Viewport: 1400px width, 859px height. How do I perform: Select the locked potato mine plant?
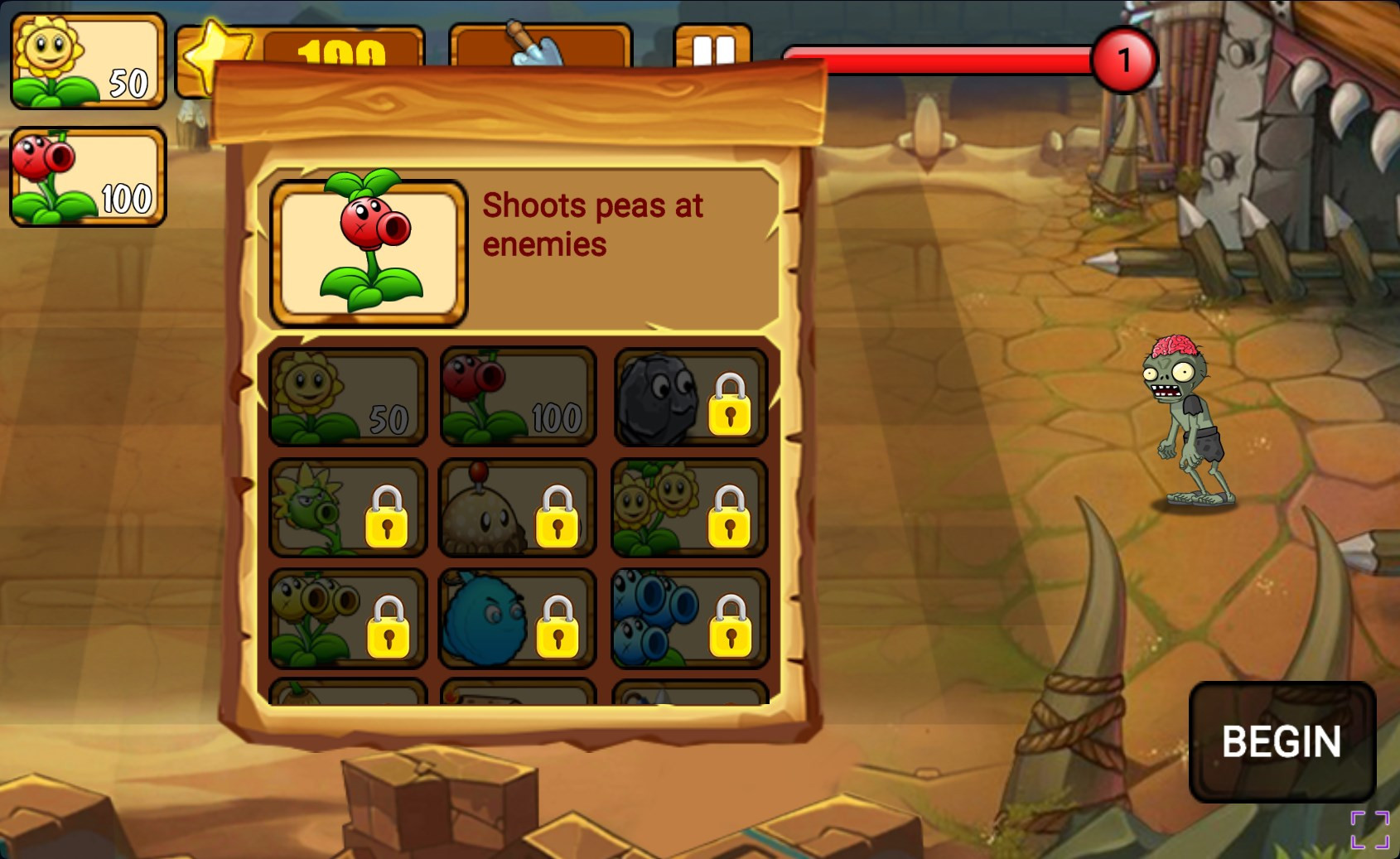pos(518,508)
